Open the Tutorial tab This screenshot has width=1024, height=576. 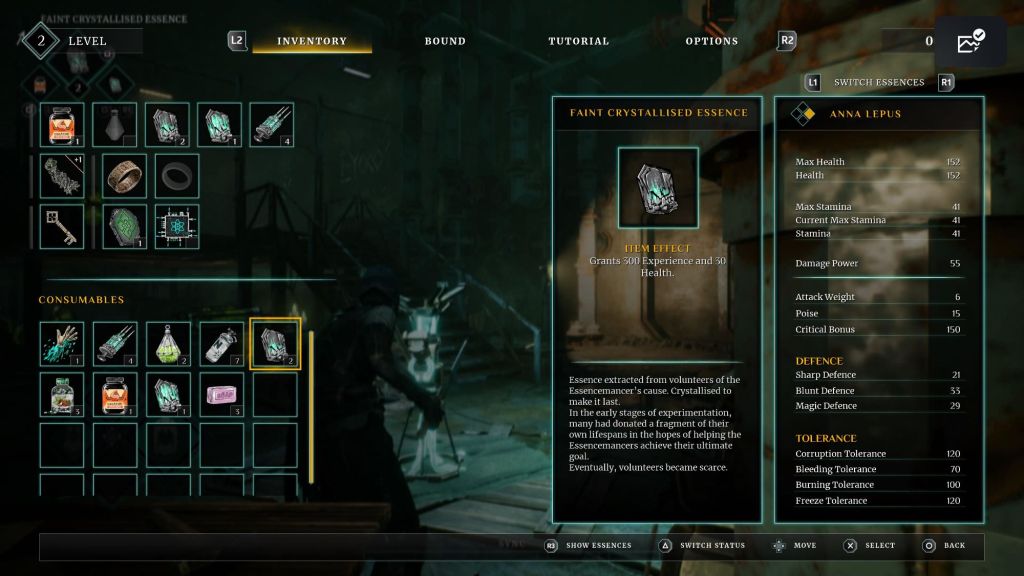click(578, 41)
